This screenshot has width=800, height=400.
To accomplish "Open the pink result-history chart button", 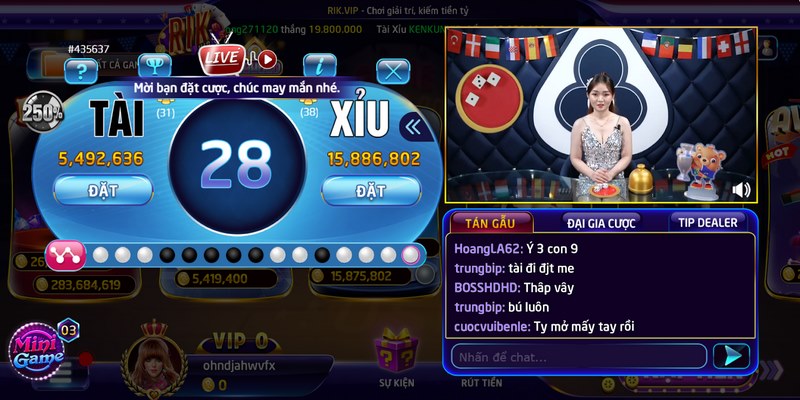I will (x=65, y=256).
